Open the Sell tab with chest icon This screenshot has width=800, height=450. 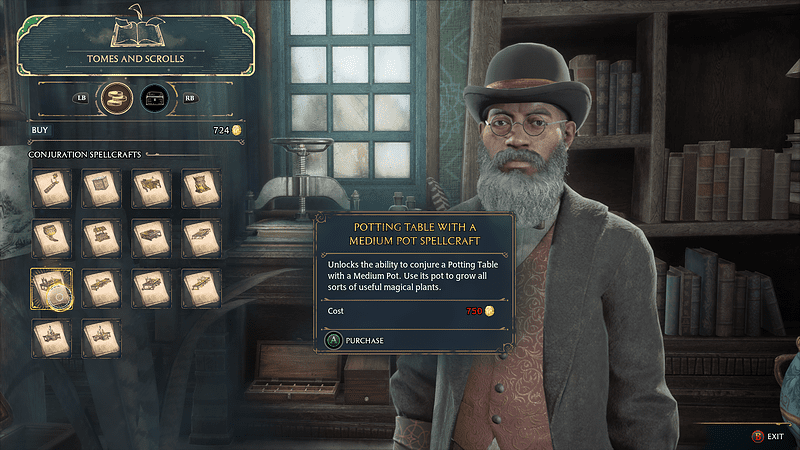click(154, 98)
